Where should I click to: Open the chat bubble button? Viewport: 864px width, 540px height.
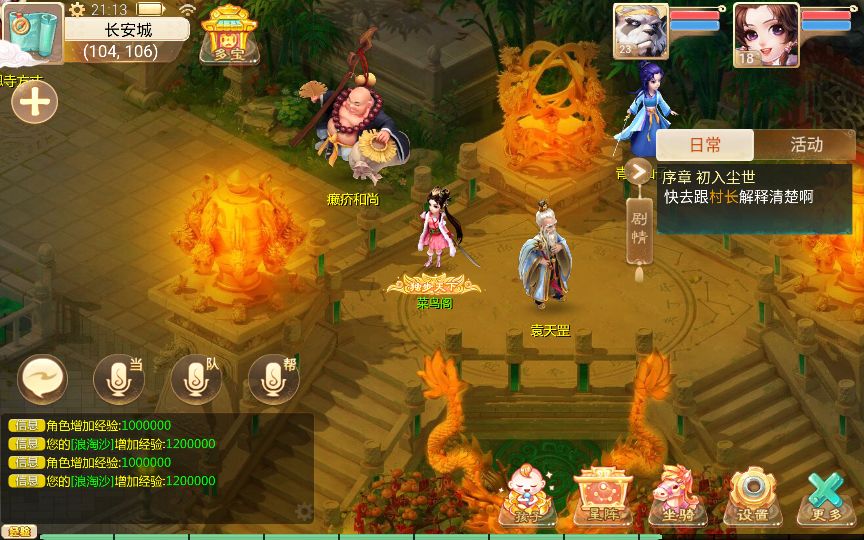click(x=42, y=378)
